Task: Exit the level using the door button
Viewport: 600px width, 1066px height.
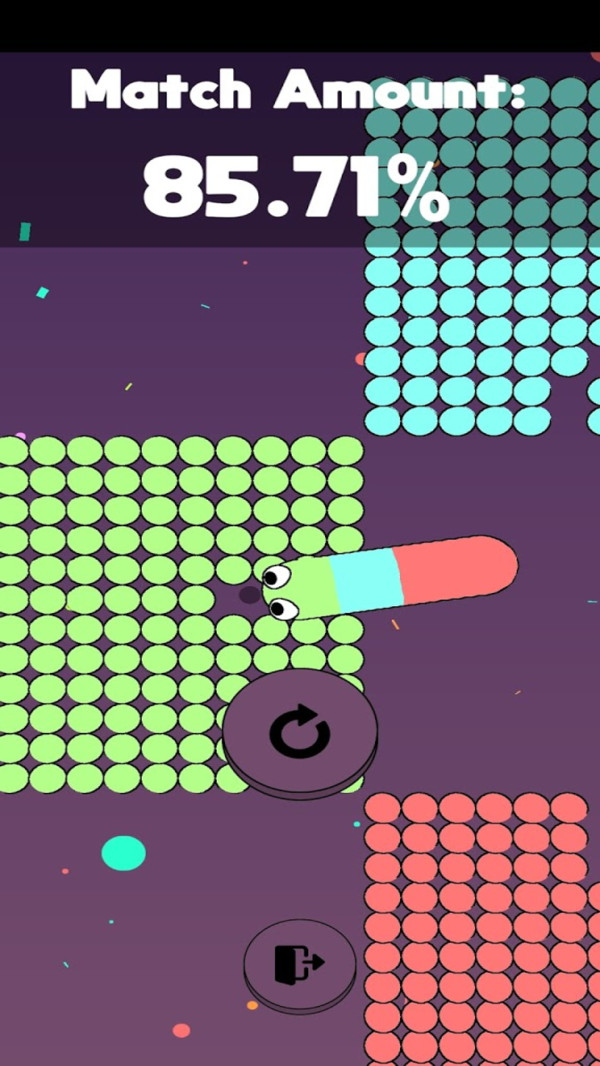Action: (x=299, y=963)
